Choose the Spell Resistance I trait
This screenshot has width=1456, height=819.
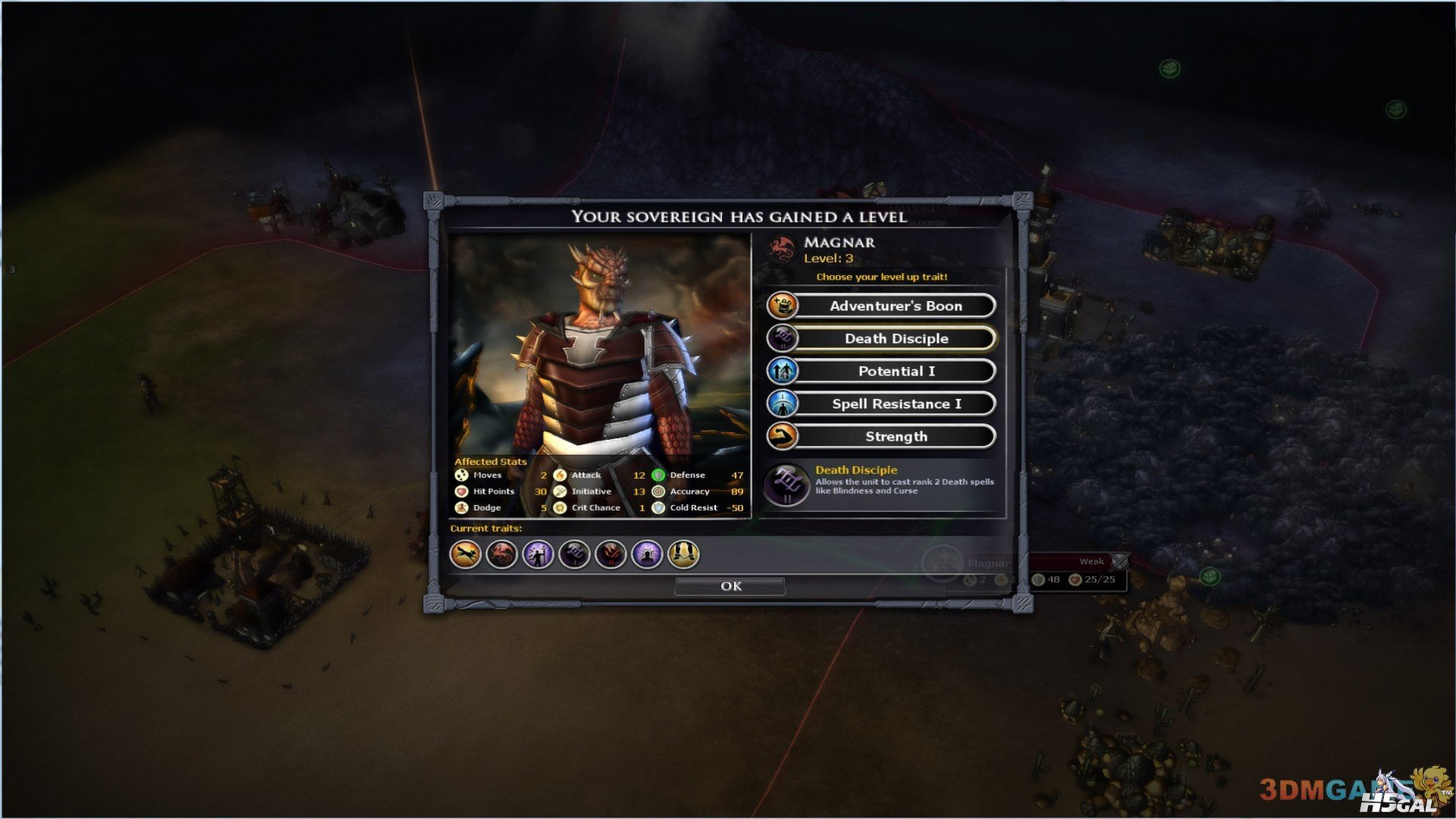[895, 403]
